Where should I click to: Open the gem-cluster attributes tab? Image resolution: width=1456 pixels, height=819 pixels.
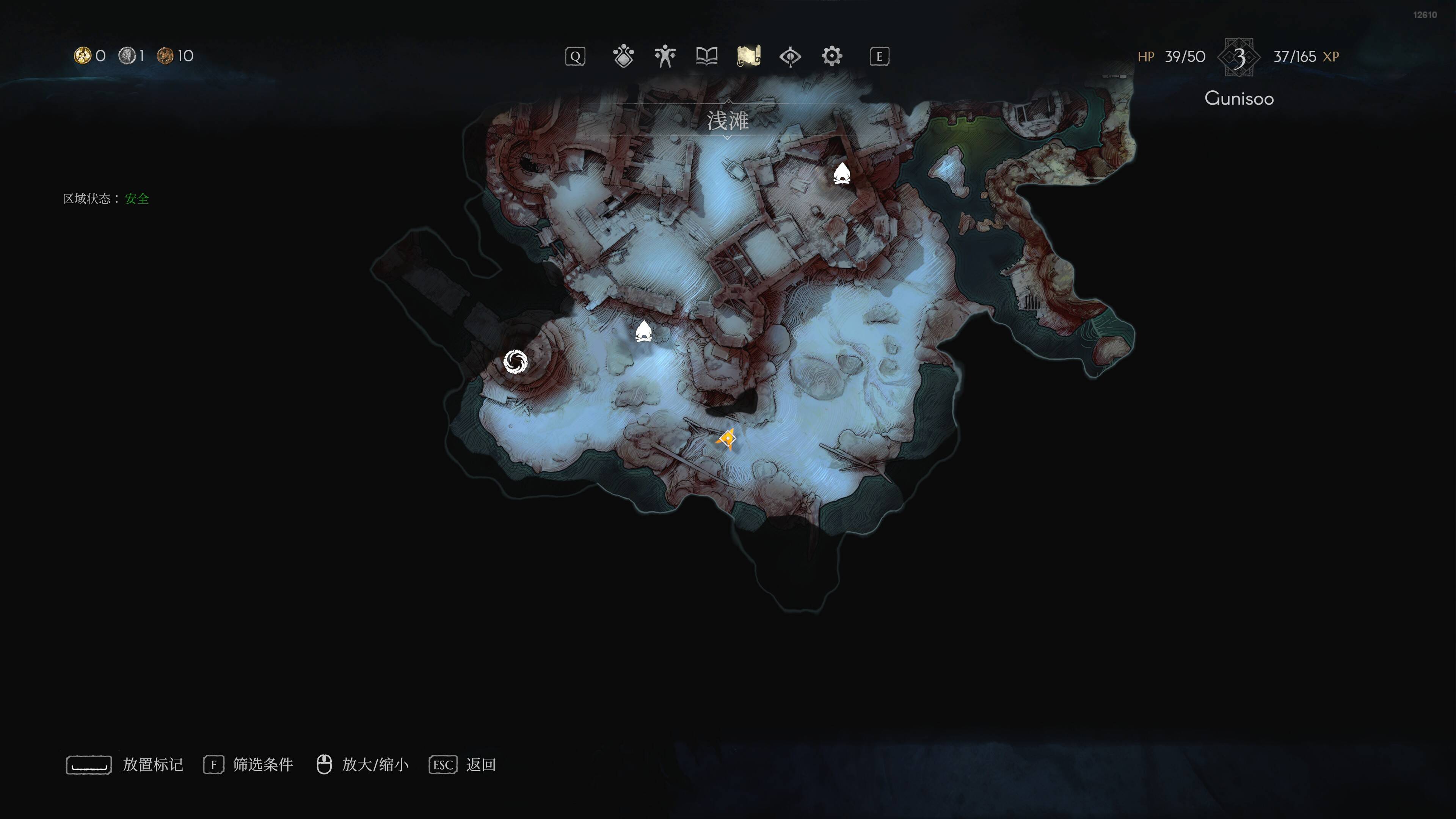point(623,56)
